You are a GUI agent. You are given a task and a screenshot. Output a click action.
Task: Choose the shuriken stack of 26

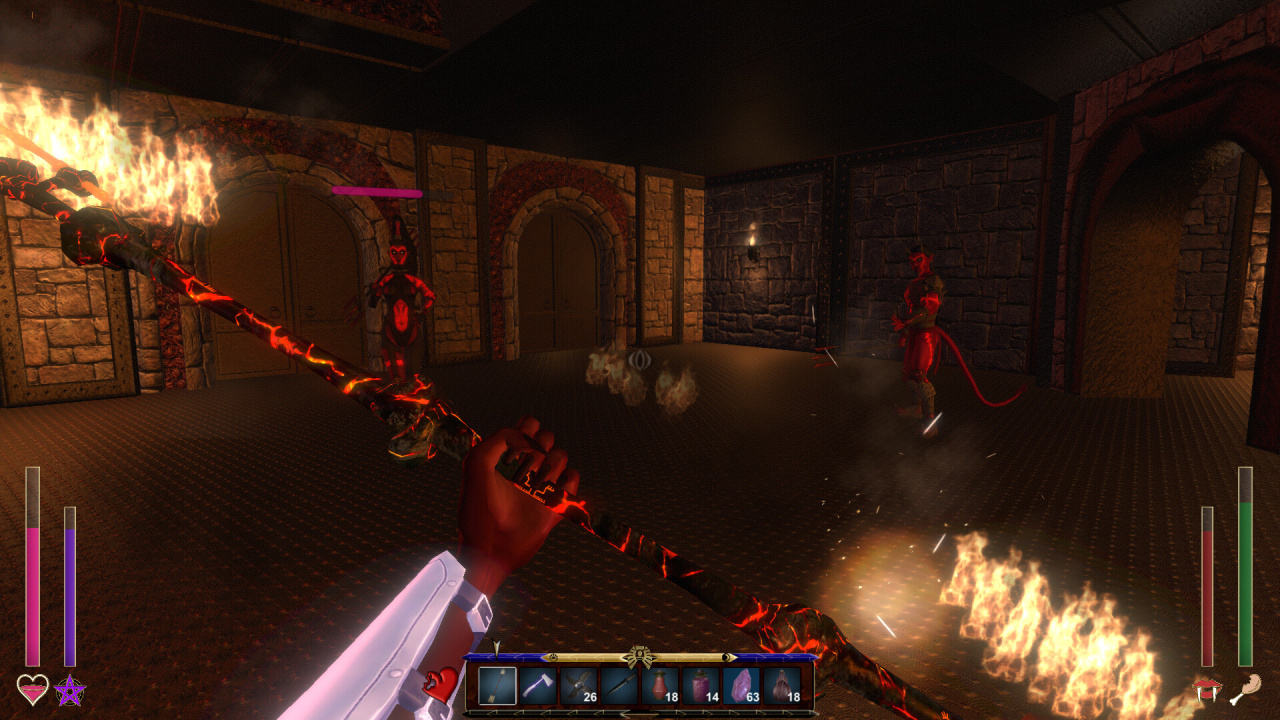[x=579, y=686]
